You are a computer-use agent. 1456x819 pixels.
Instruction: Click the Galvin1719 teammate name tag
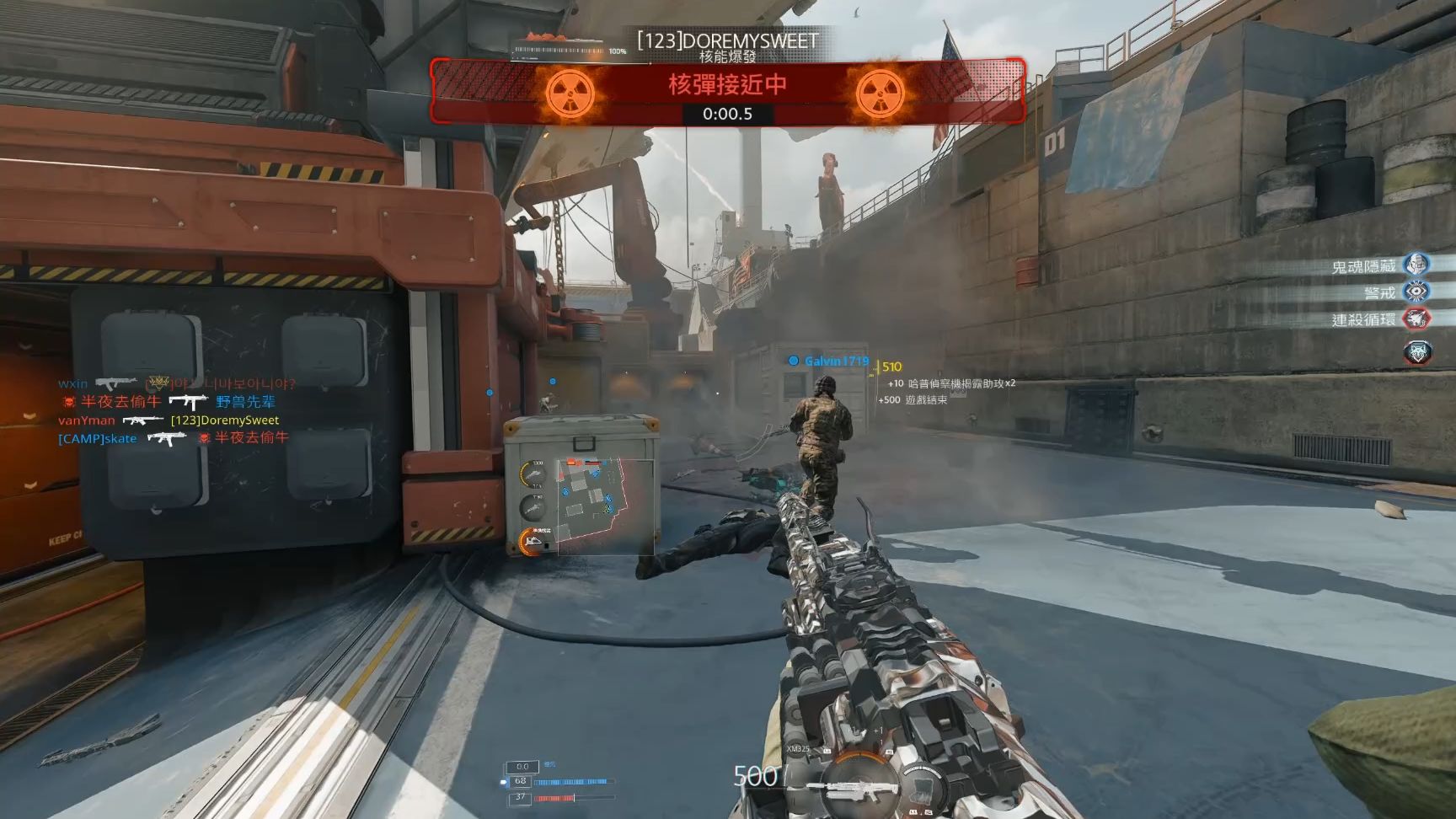point(830,361)
